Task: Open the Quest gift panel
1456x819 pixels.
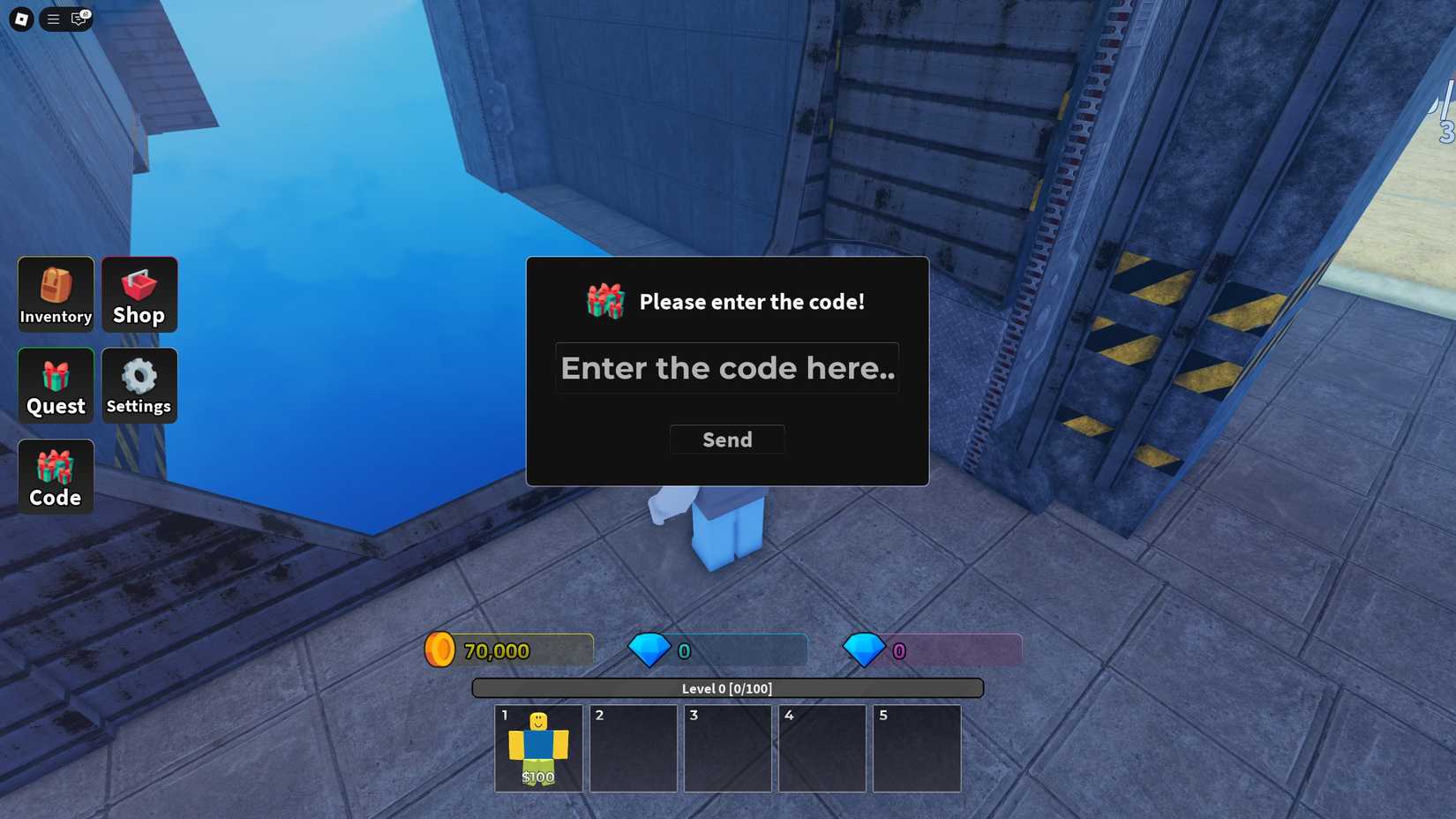Action: tap(55, 386)
